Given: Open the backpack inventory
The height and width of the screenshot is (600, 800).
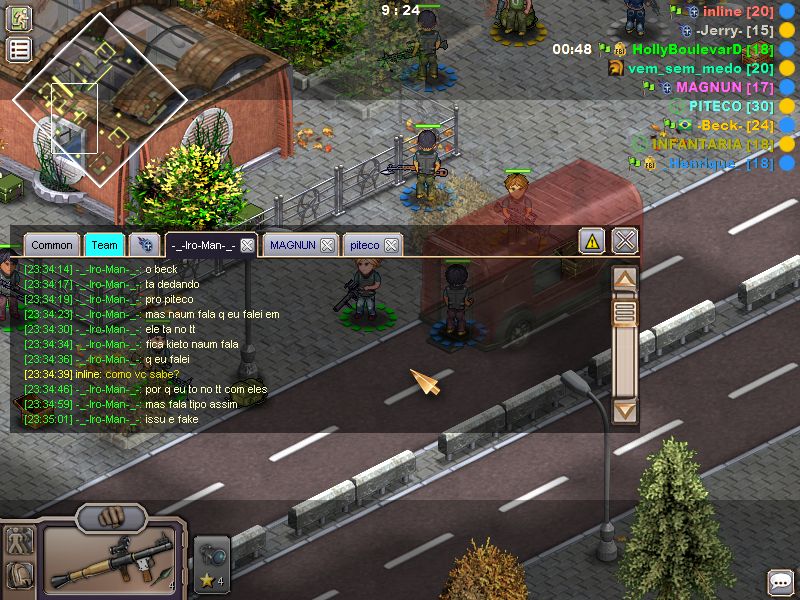Looking at the screenshot, I should (19, 575).
